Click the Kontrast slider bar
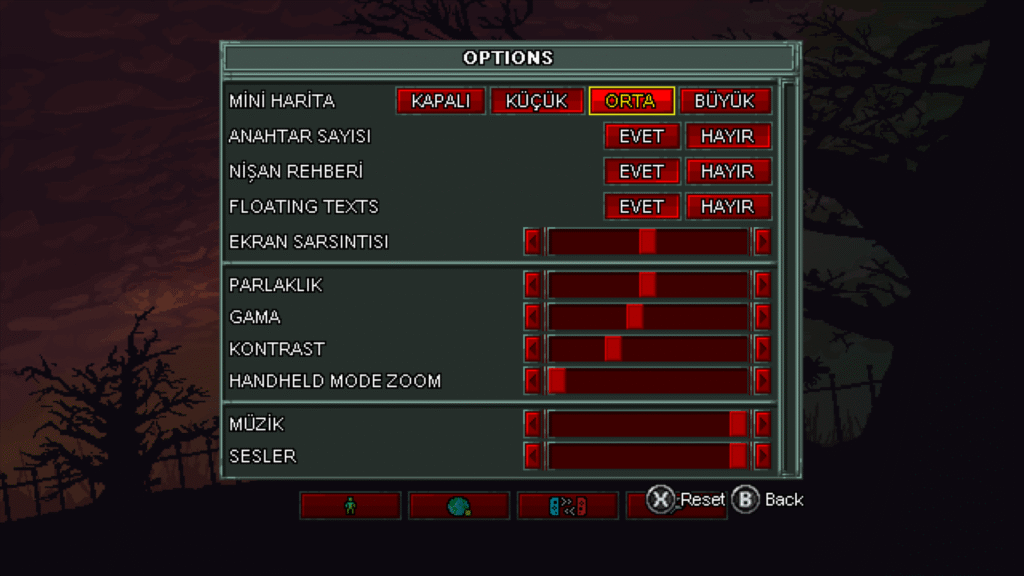This screenshot has height=576, width=1024. tap(647, 349)
